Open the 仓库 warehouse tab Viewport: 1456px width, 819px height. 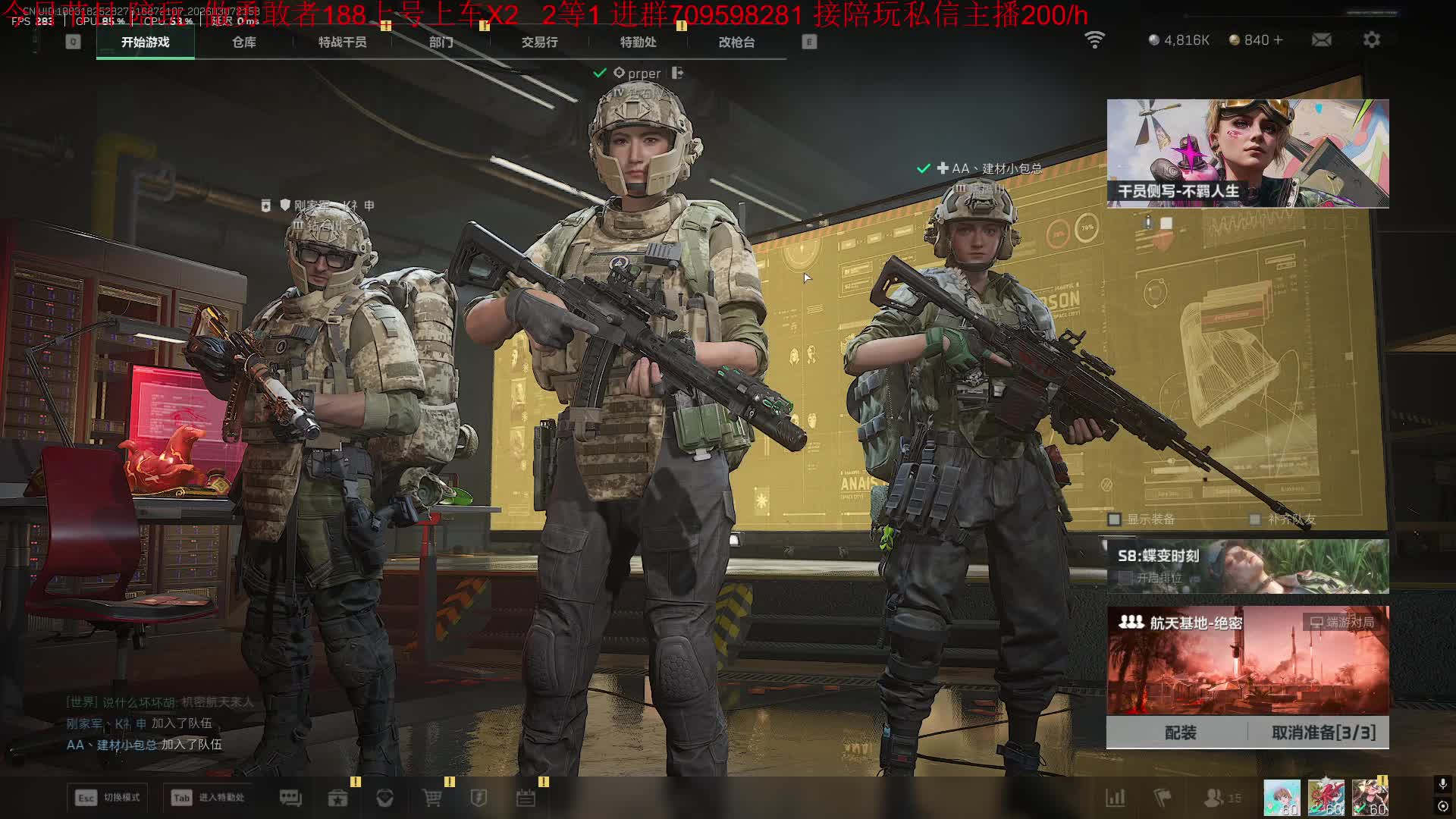[243, 42]
